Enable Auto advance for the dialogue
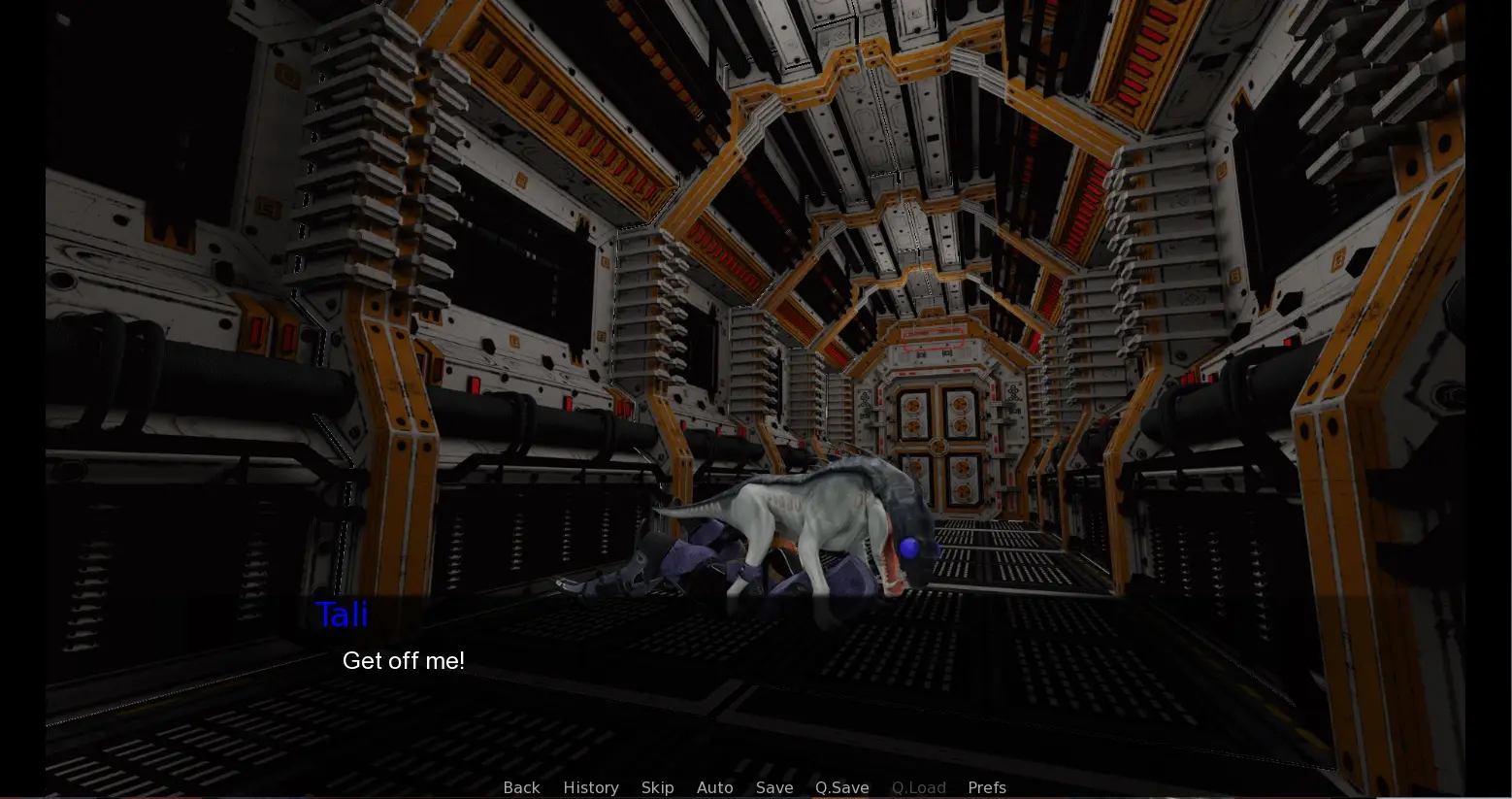Image resolution: width=1512 pixels, height=799 pixels. coord(714,787)
